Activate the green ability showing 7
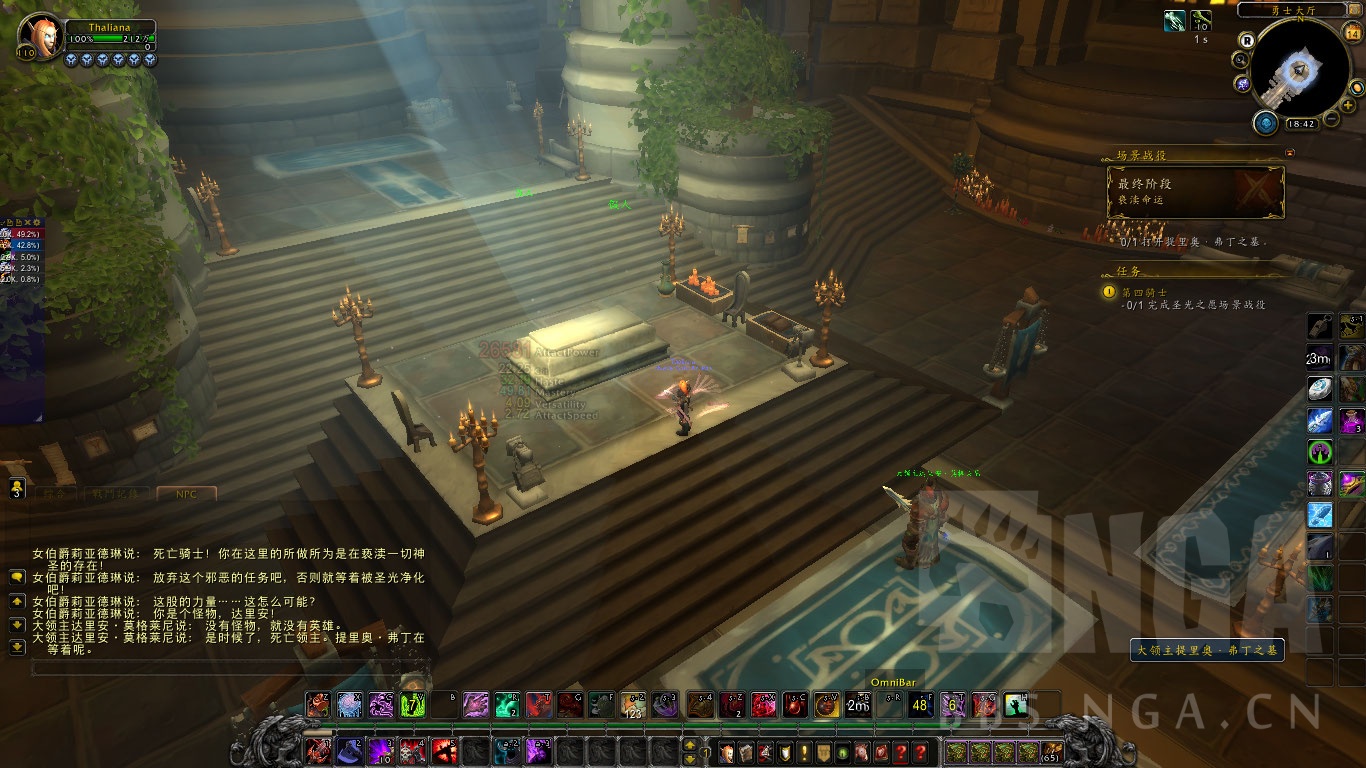Viewport: 1366px width, 768px height. [x=412, y=705]
